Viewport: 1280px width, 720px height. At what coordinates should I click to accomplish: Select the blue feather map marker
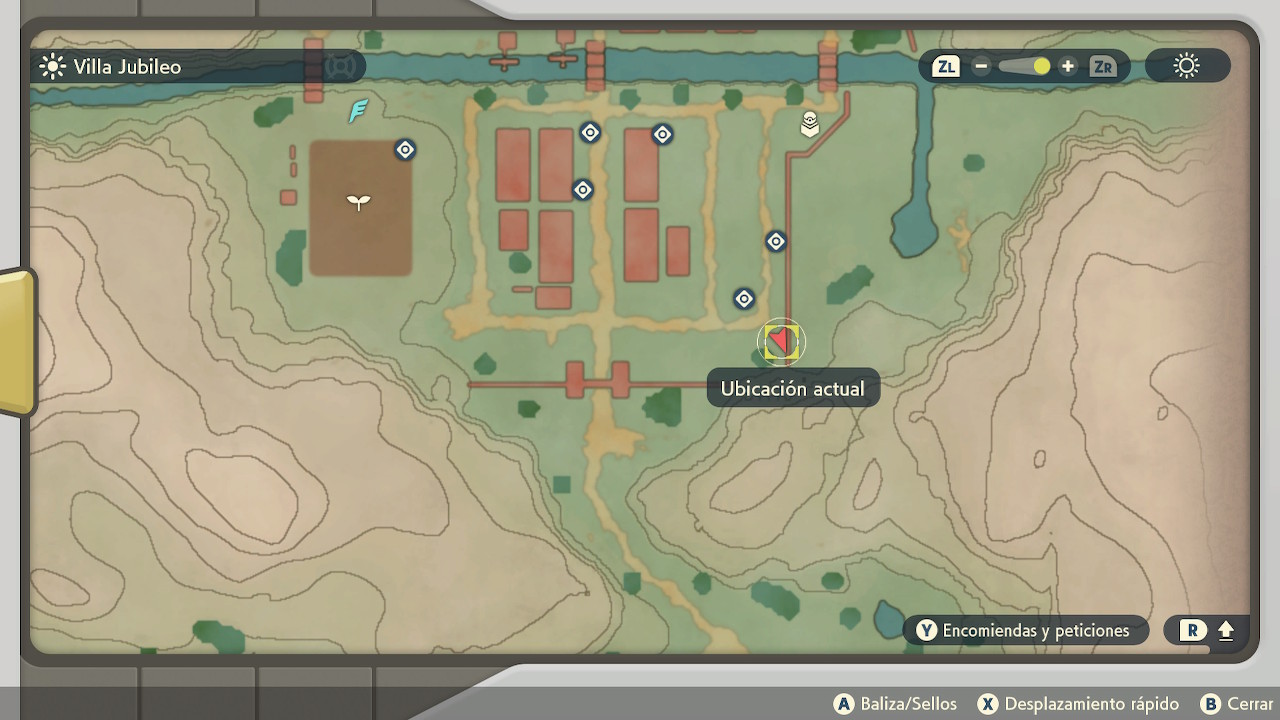(x=358, y=111)
